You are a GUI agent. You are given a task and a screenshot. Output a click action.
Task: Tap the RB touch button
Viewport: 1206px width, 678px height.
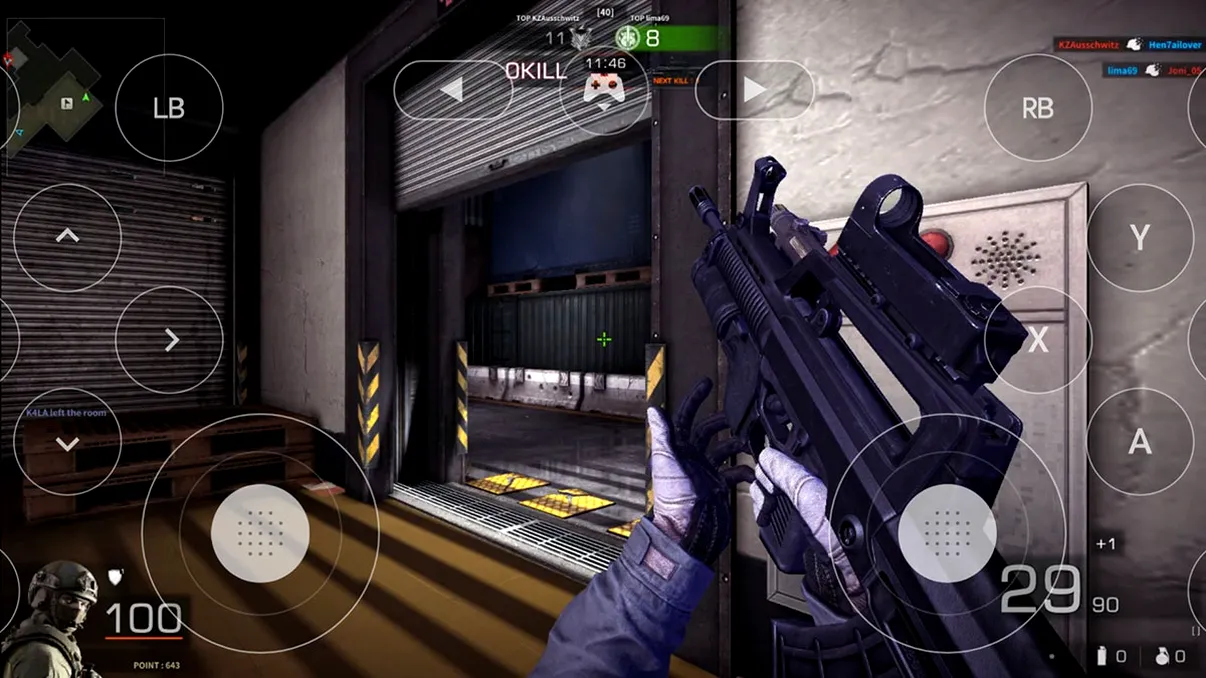[x=1037, y=108]
